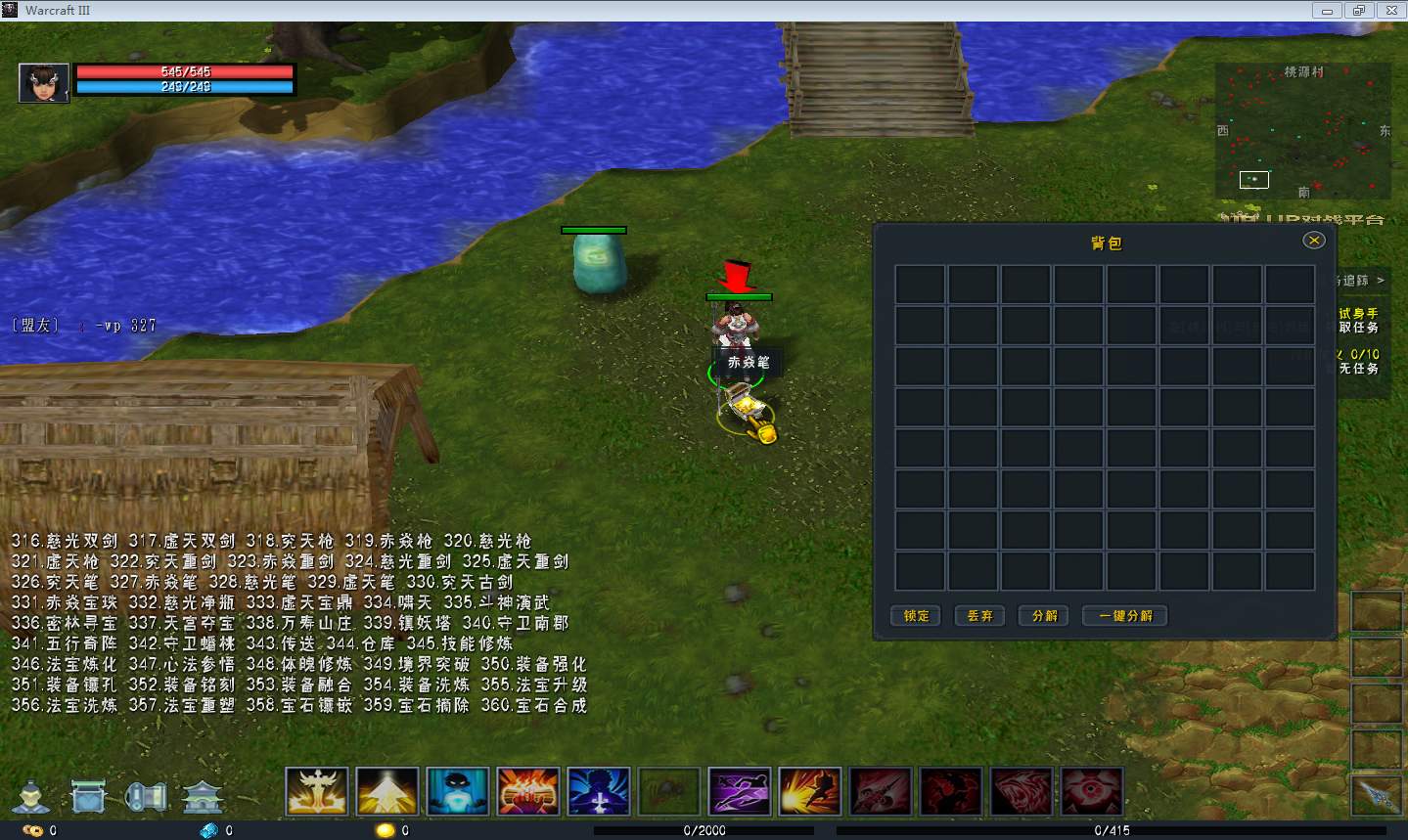Screen dimensions: 1408x840
Task: Close the 背包 backpack window
Action: [x=1314, y=240]
